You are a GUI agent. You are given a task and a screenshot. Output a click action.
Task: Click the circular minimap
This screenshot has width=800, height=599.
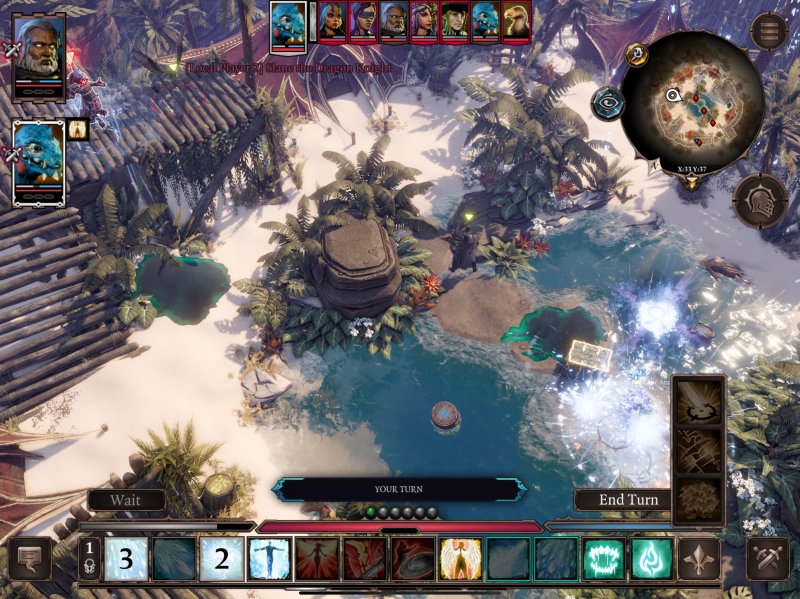[692, 101]
